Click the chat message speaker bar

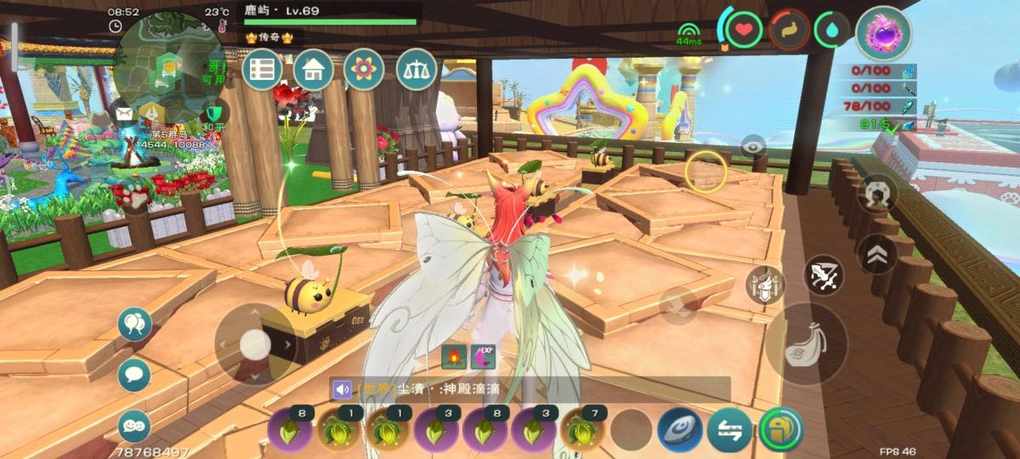[530, 389]
